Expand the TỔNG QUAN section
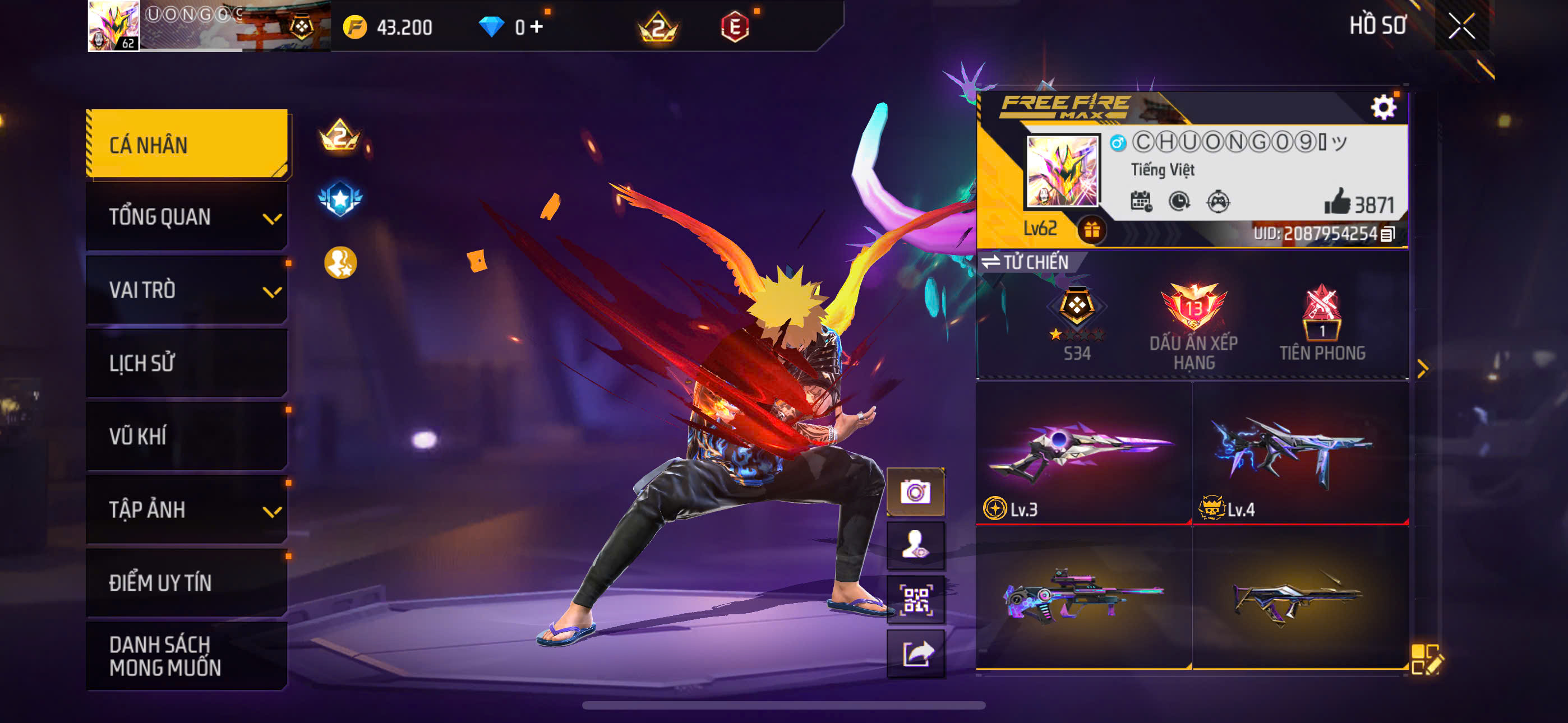This screenshot has width=1568, height=723. (x=187, y=217)
